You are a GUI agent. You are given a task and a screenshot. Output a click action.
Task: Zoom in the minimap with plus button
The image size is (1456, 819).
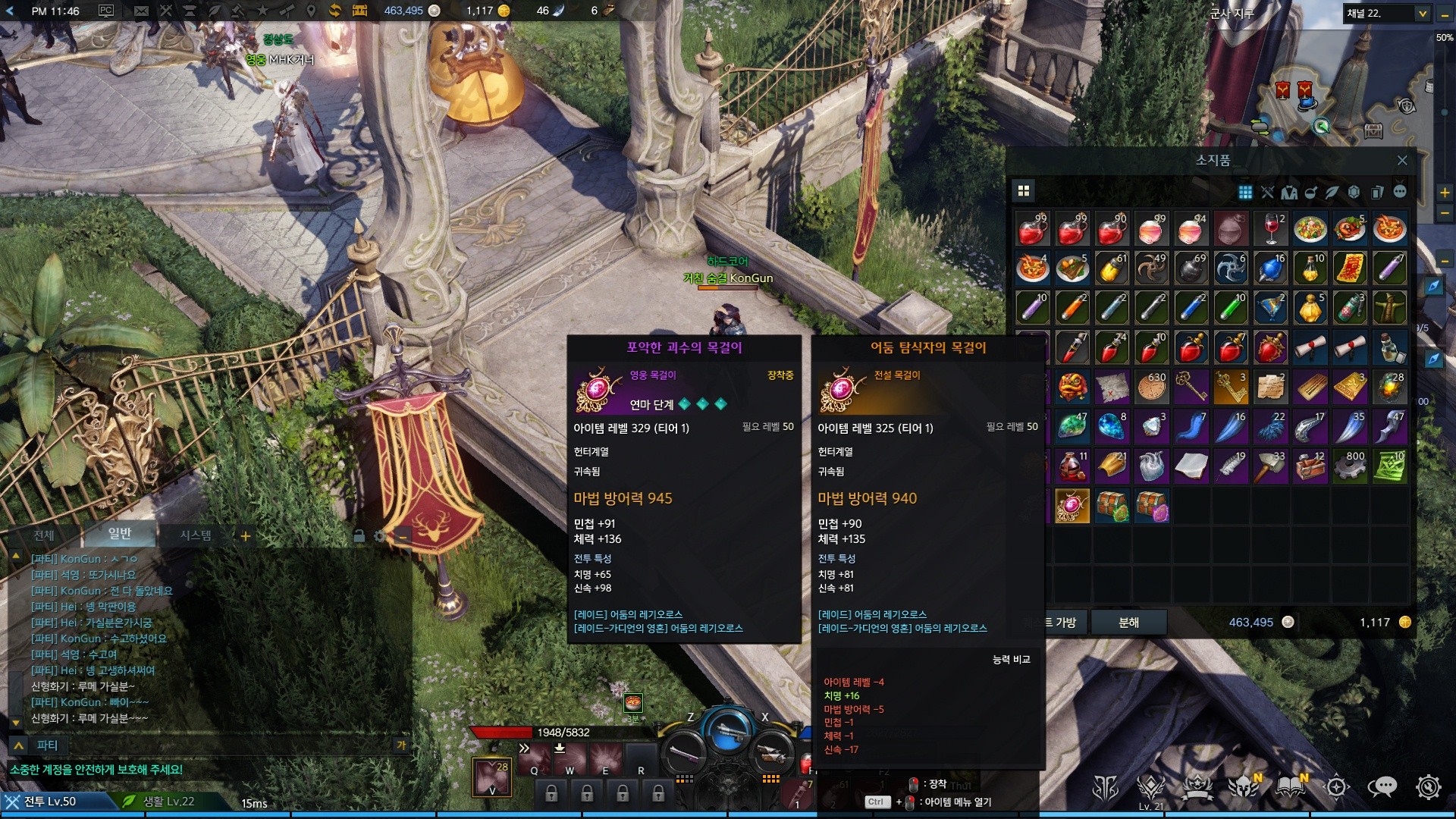point(1445,193)
